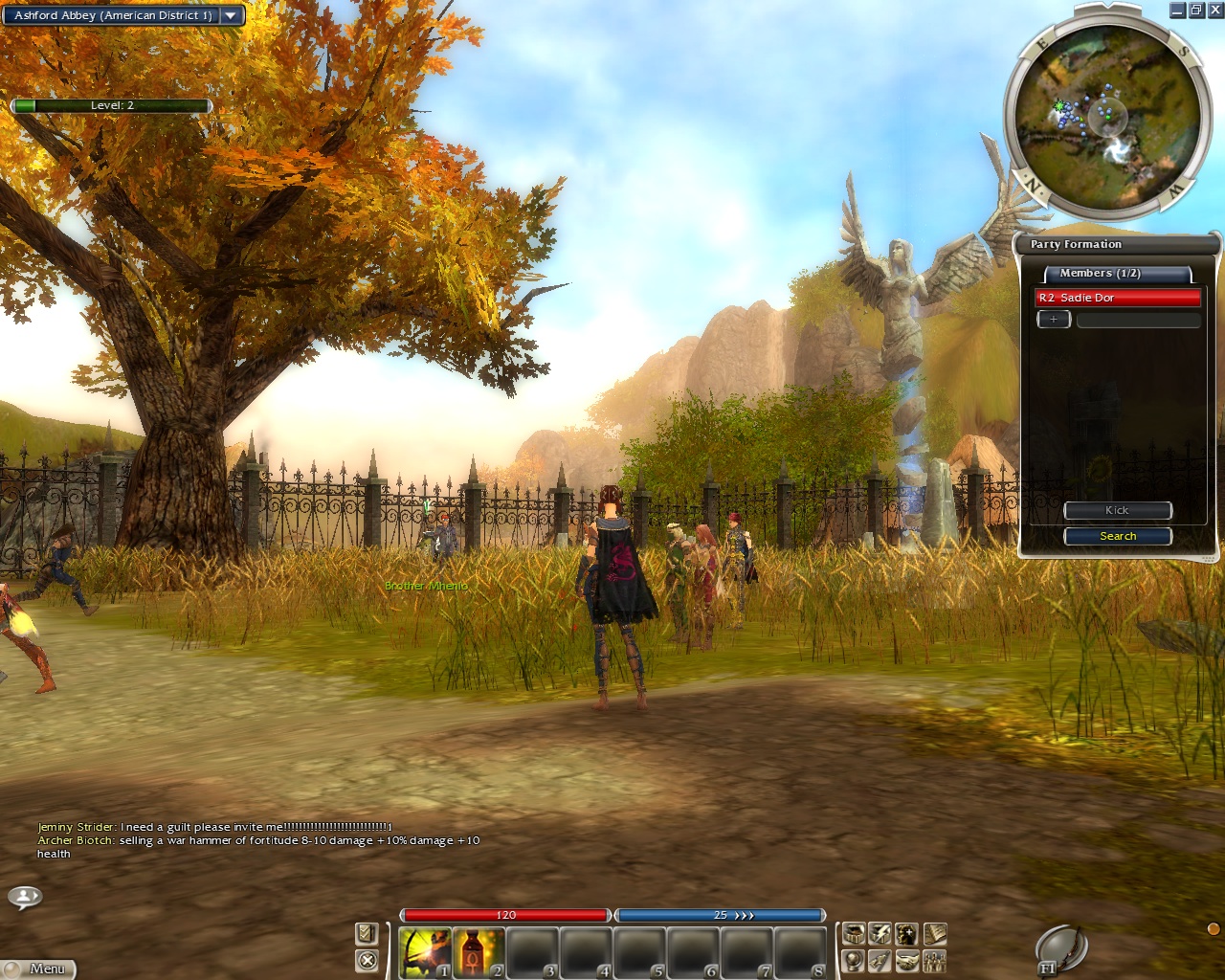Open party Search
The image size is (1225, 980).
tap(1117, 536)
